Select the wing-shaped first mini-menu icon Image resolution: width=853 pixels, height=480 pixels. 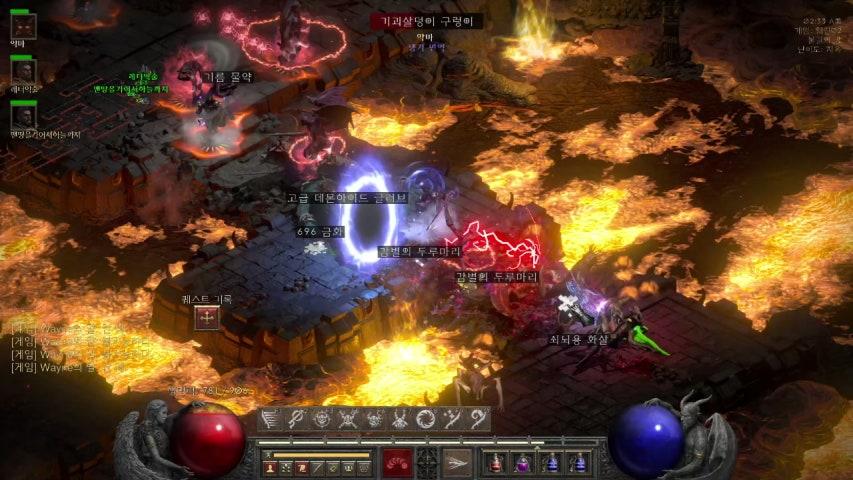[270, 420]
